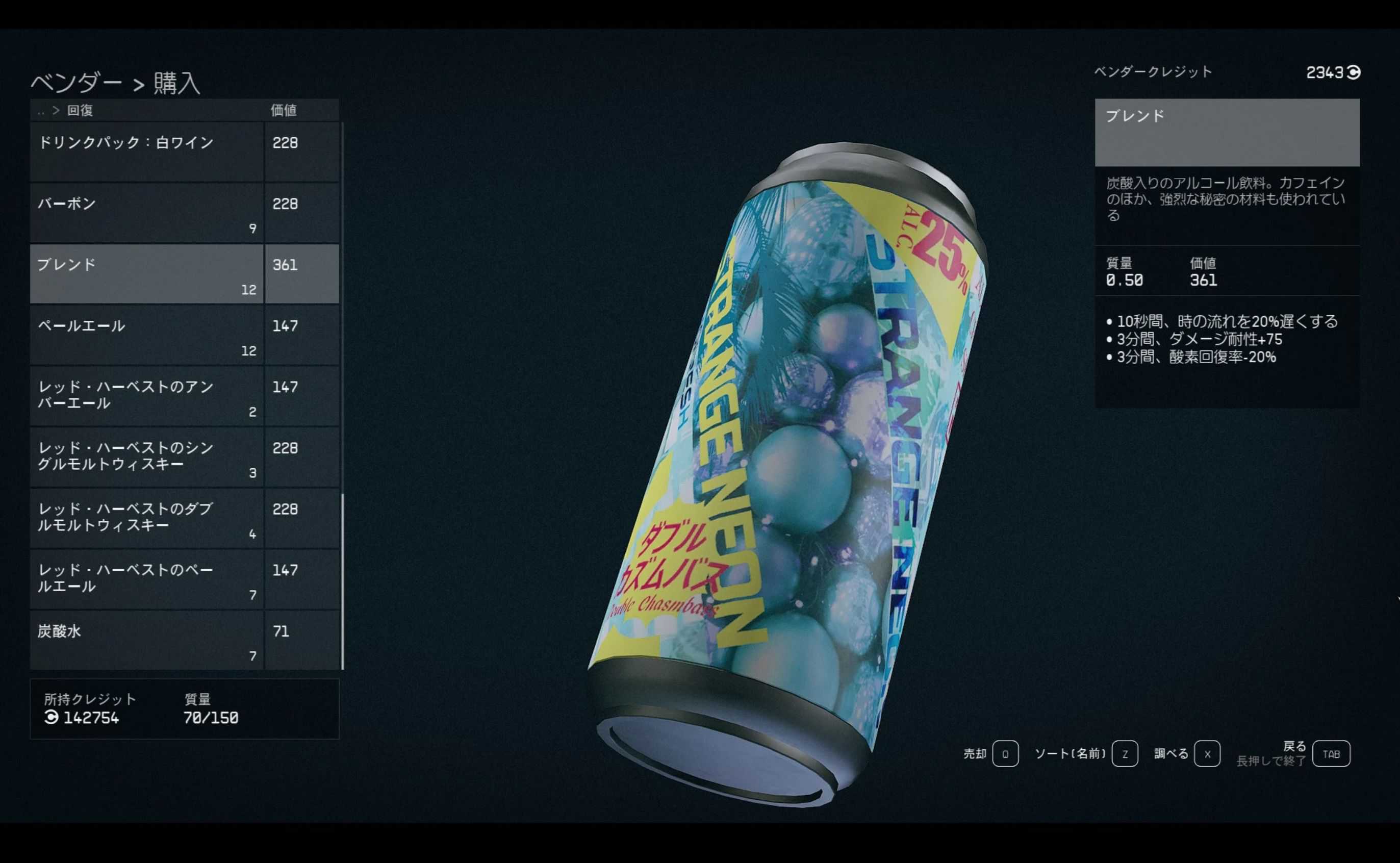The width and height of the screenshot is (1400, 863).
Task: Select the 炭酸水 item row
Action: click(147, 641)
